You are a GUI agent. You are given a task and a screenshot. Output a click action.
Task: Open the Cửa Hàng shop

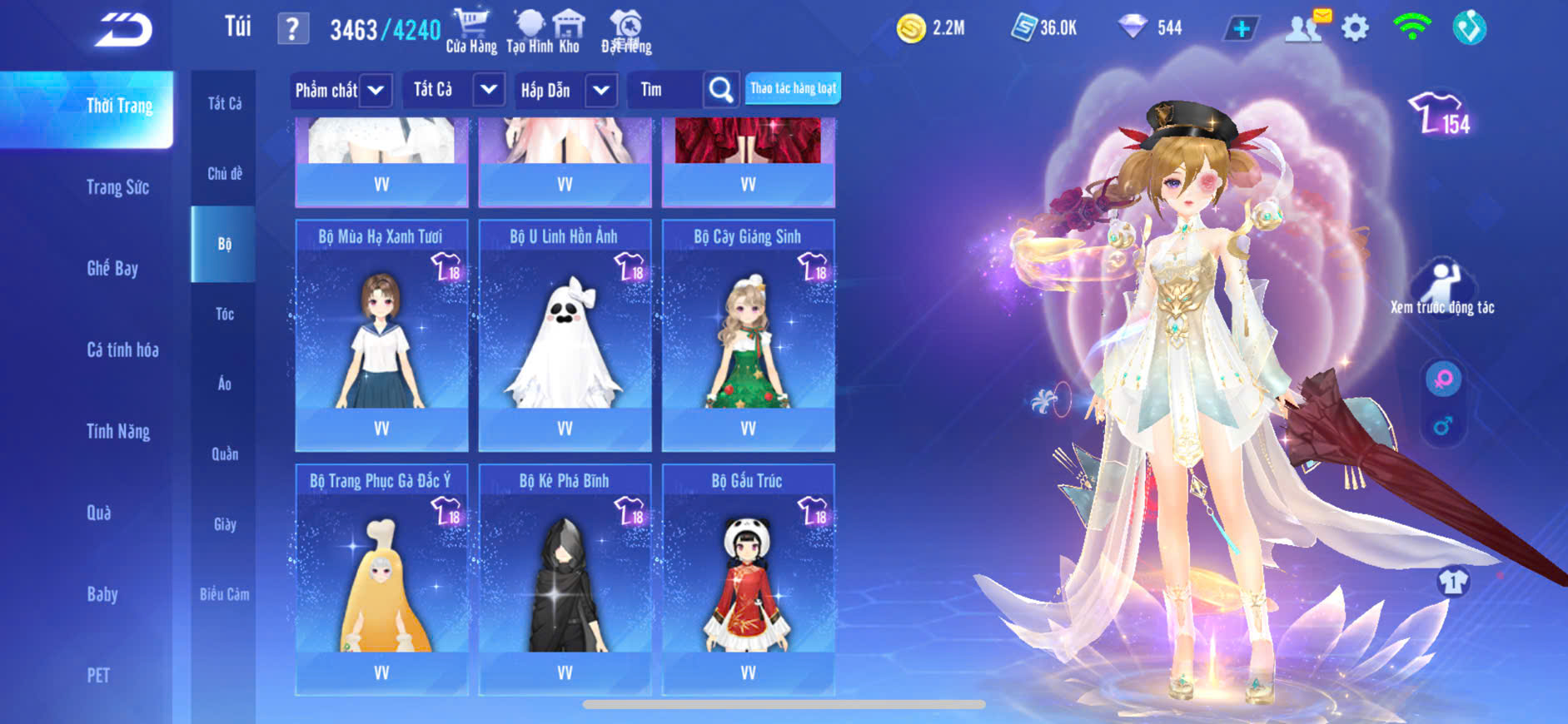471,31
